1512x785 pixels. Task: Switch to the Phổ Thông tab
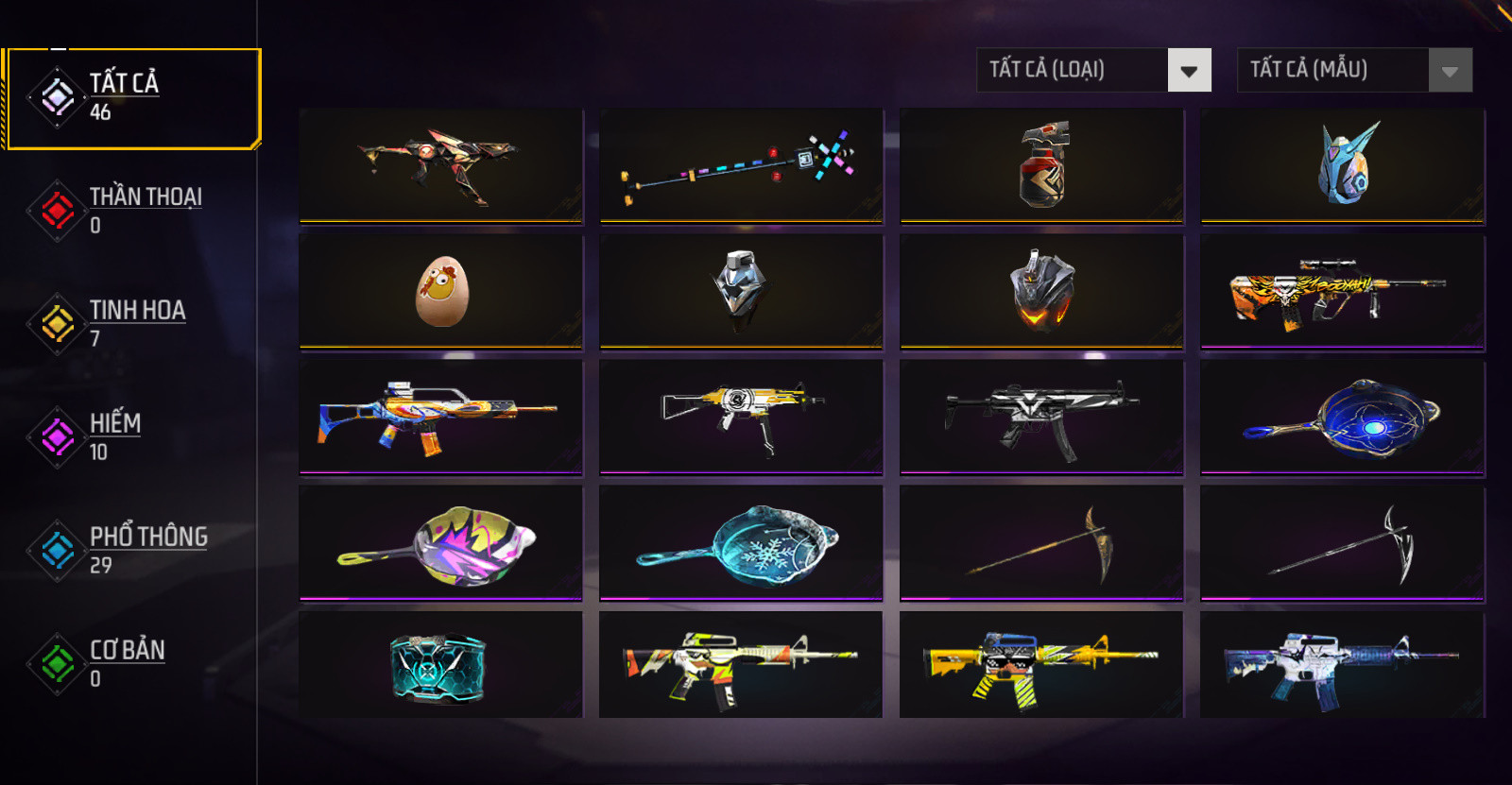(130, 550)
